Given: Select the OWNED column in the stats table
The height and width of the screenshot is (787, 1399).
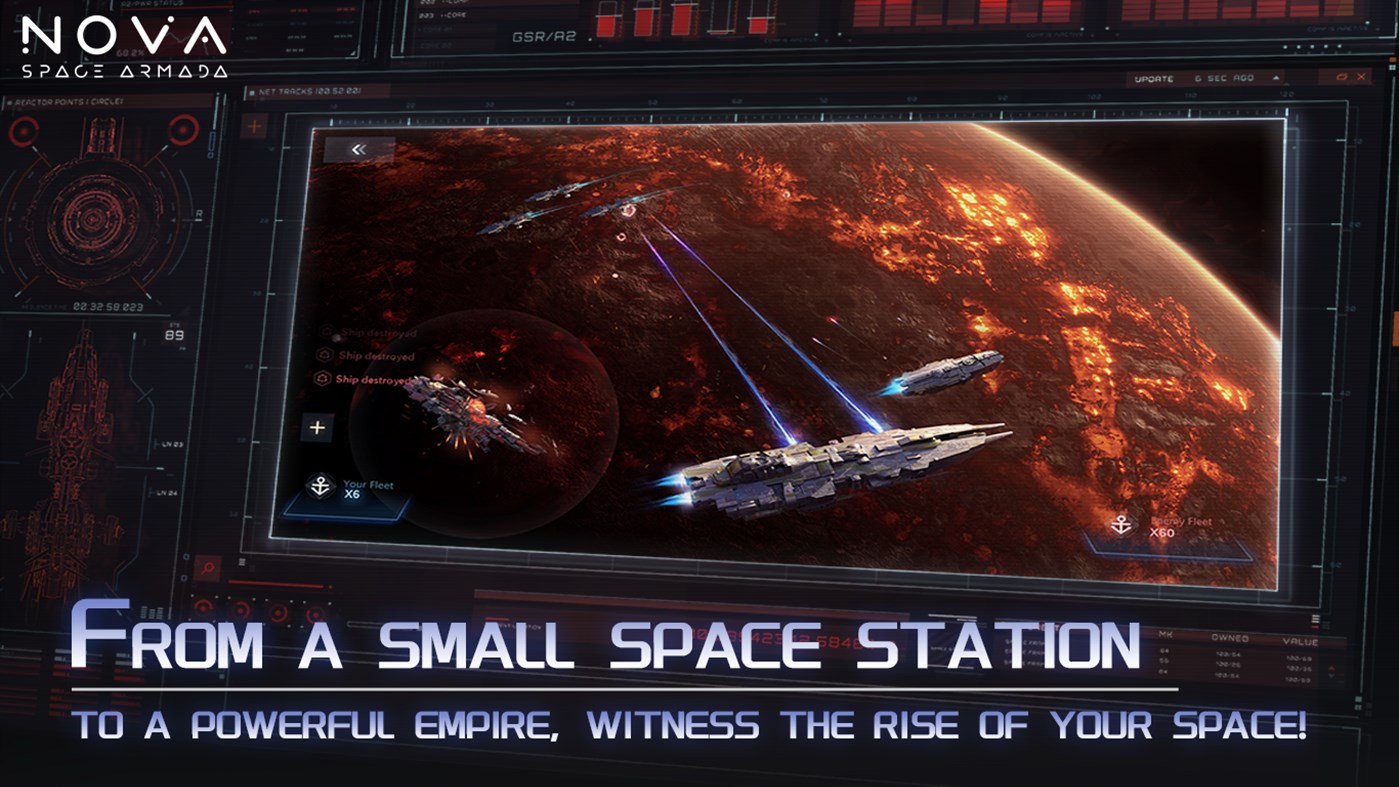Looking at the screenshot, I should click(1230, 638).
